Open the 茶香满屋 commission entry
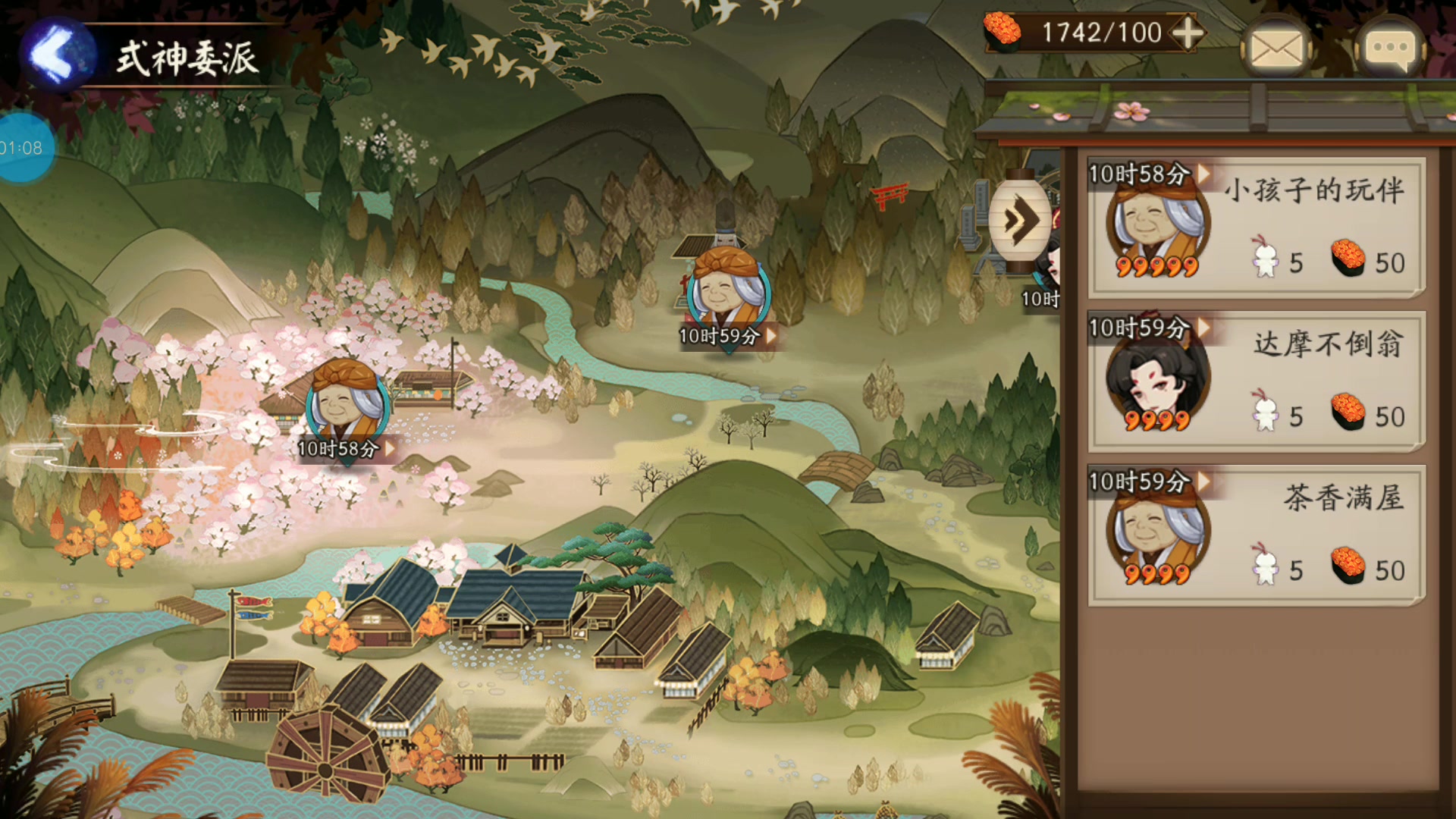Viewport: 1456px width, 819px height. click(x=1256, y=535)
